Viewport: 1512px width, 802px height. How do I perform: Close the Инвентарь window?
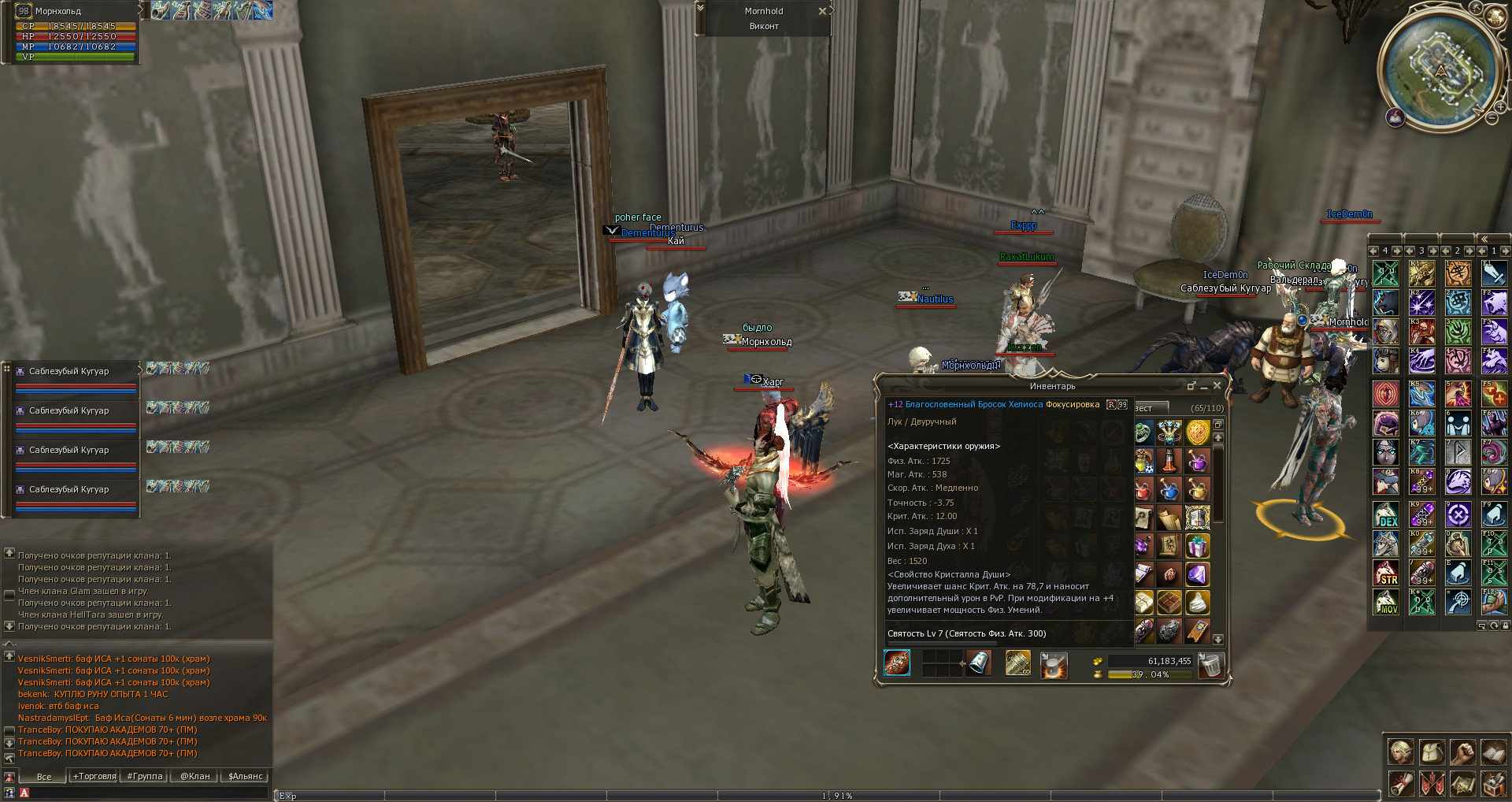tap(1217, 385)
